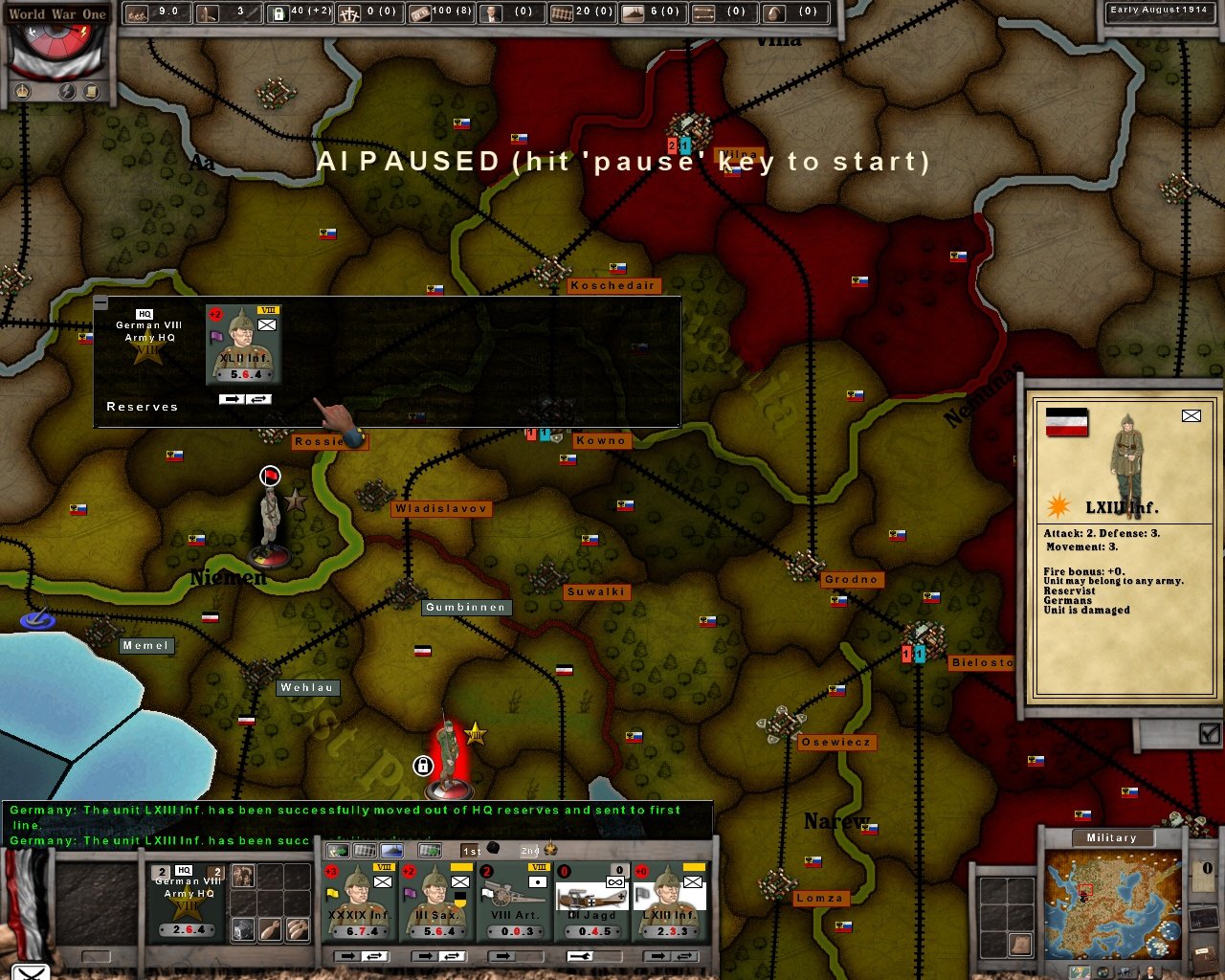Select the Military tab on the minimap panel

coord(1111,837)
